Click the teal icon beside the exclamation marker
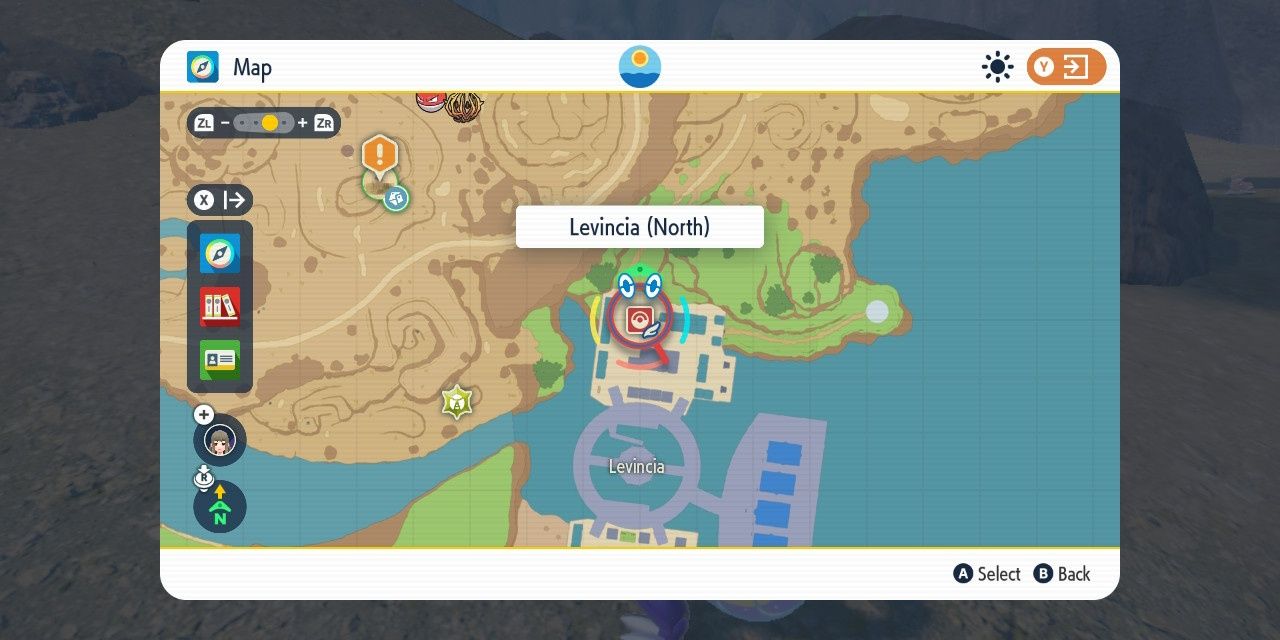This screenshot has width=1280, height=640. 396,198
